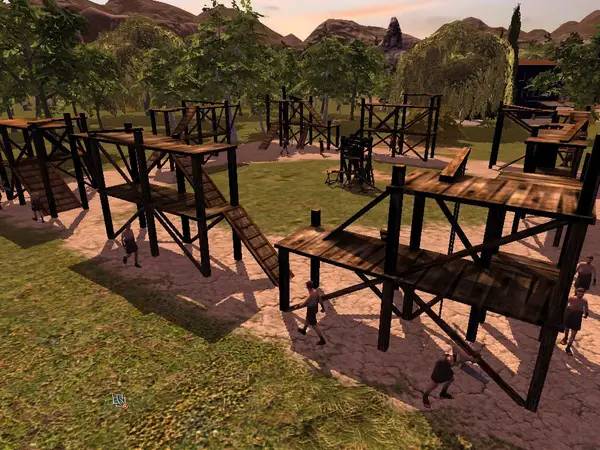Click the blue EN language indicator

(119, 400)
